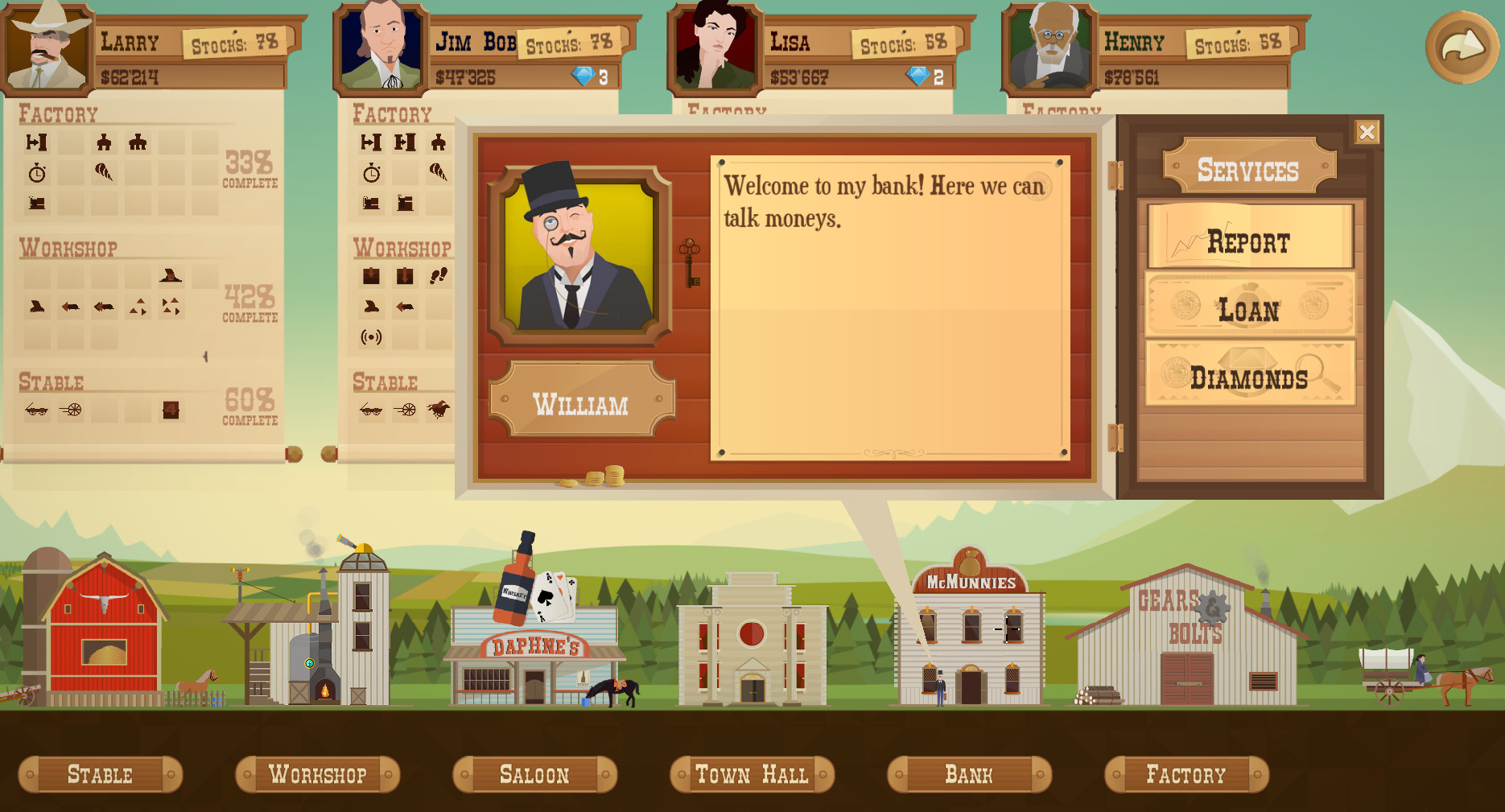Screen dimensions: 1505x812
Task: Select Lisa's player portrait
Action: 715,47
